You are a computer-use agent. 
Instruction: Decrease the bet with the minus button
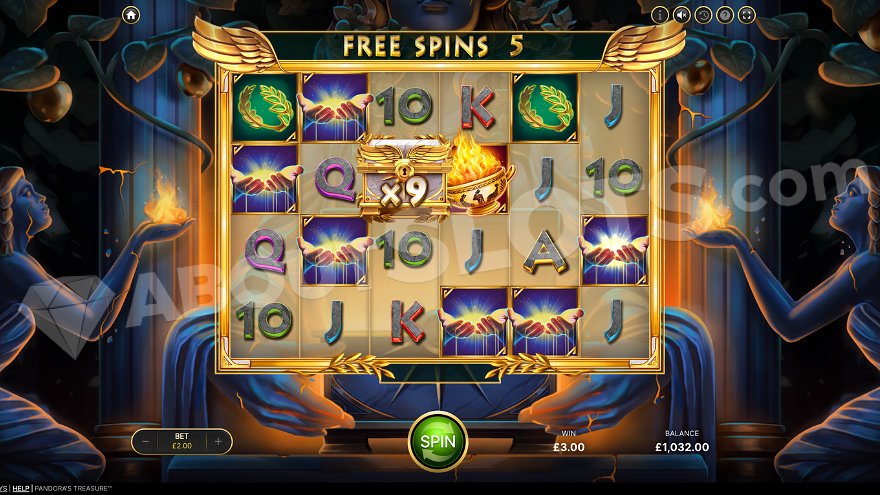(146, 441)
